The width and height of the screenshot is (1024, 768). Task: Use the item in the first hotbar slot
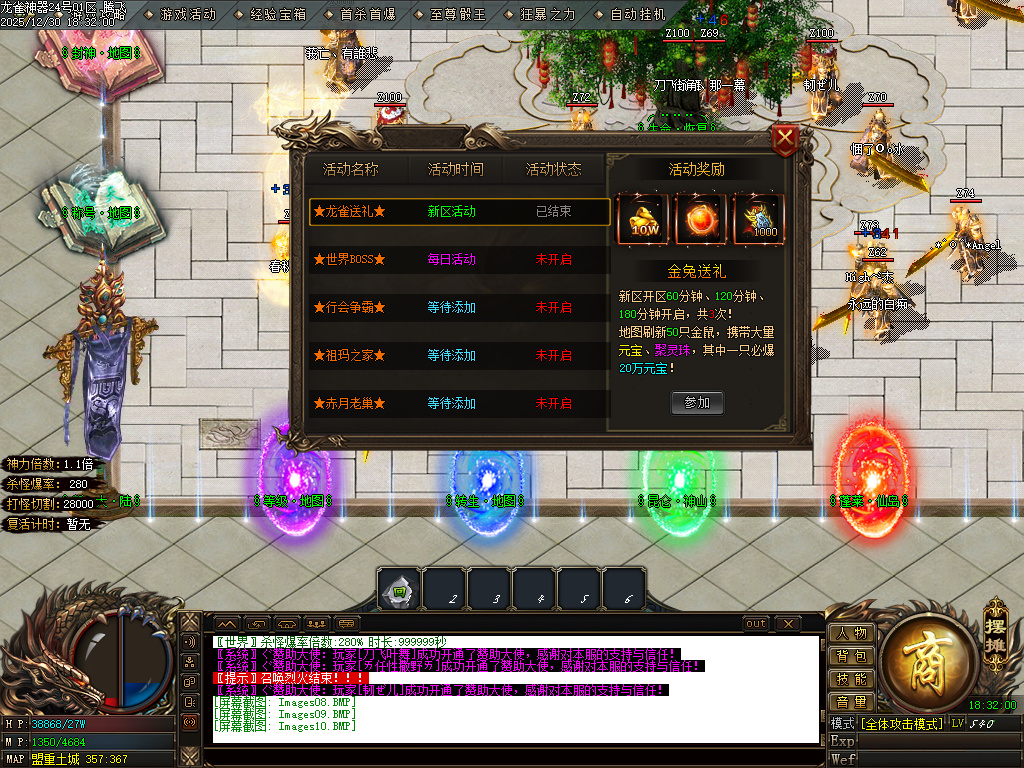click(x=399, y=590)
